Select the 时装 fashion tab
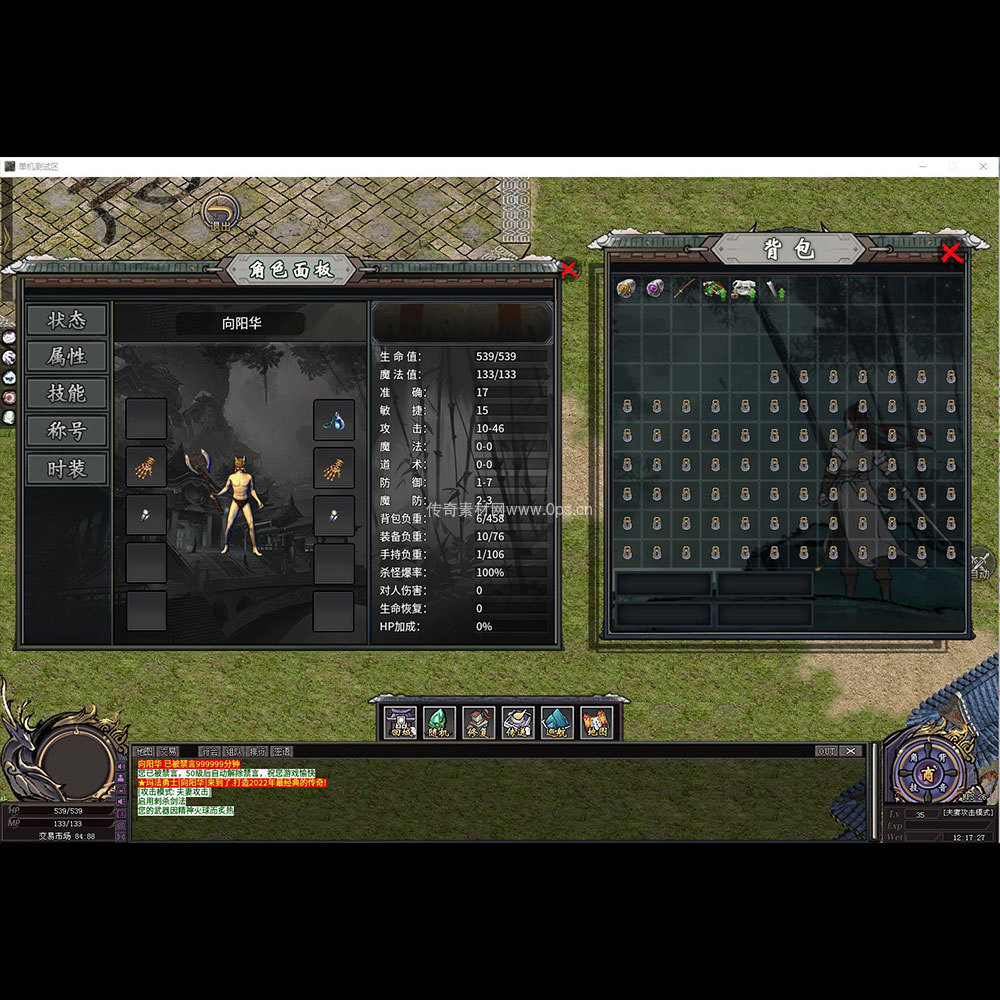Viewport: 1000px width, 1000px height. [67, 468]
